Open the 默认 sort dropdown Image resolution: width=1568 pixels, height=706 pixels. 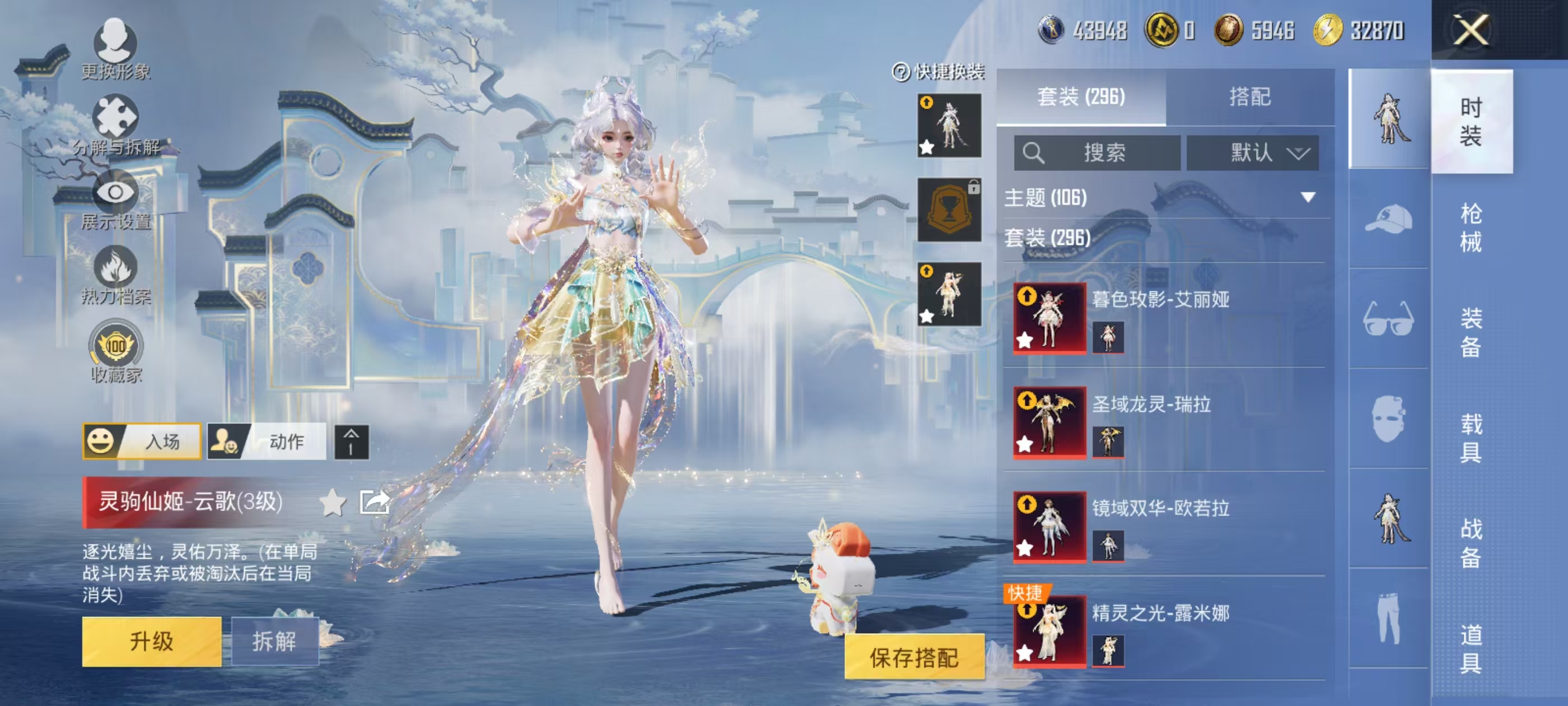click(x=1253, y=152)
